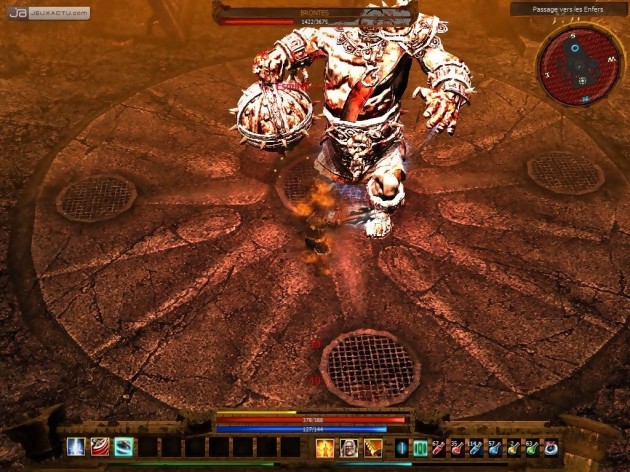This screenshot has height=472, width=630.
Task: Click the JeuxActu watermark logo
Action: [48, 13]
